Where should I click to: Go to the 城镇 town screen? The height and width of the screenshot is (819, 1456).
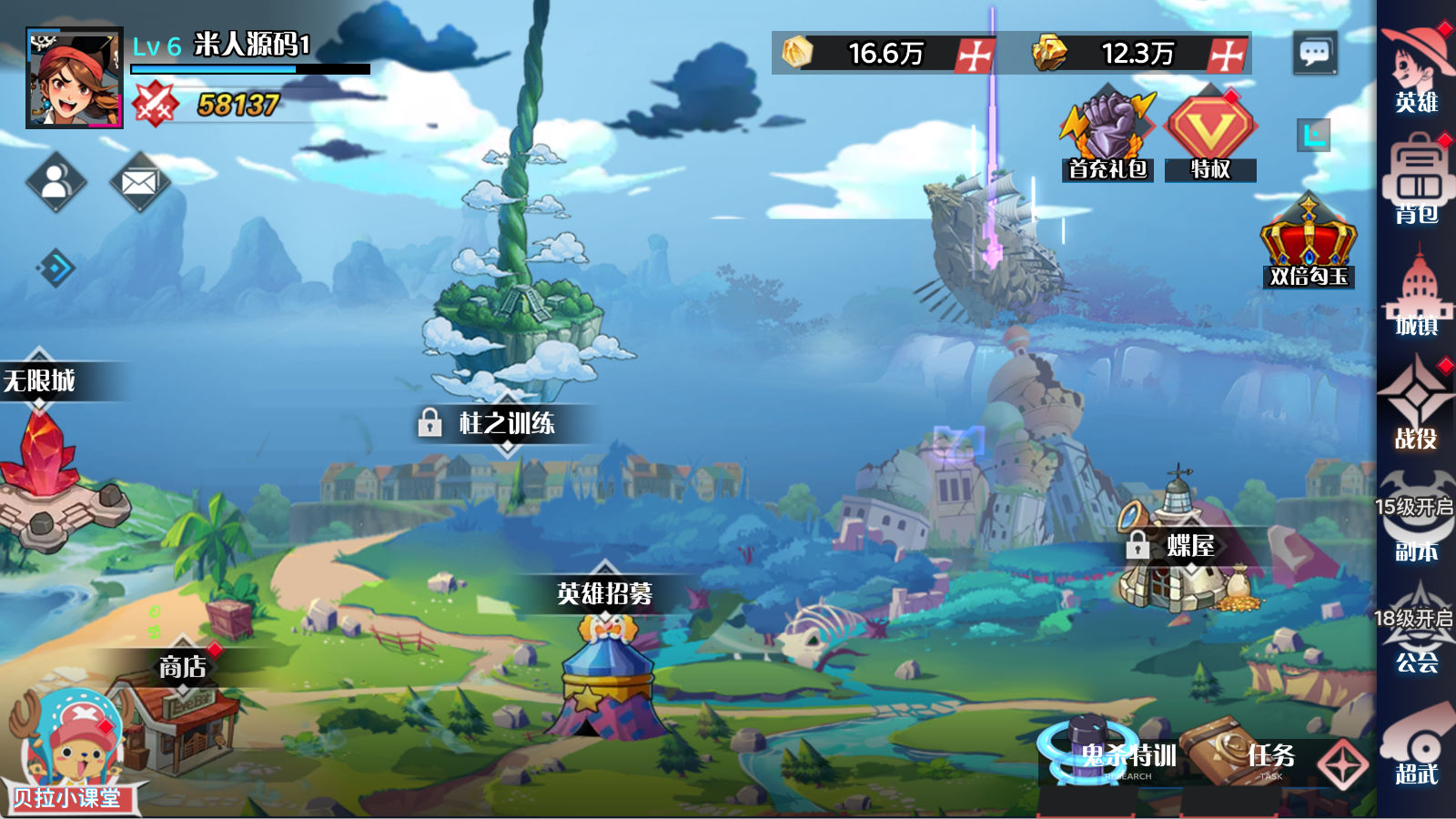pos(1416,293)
